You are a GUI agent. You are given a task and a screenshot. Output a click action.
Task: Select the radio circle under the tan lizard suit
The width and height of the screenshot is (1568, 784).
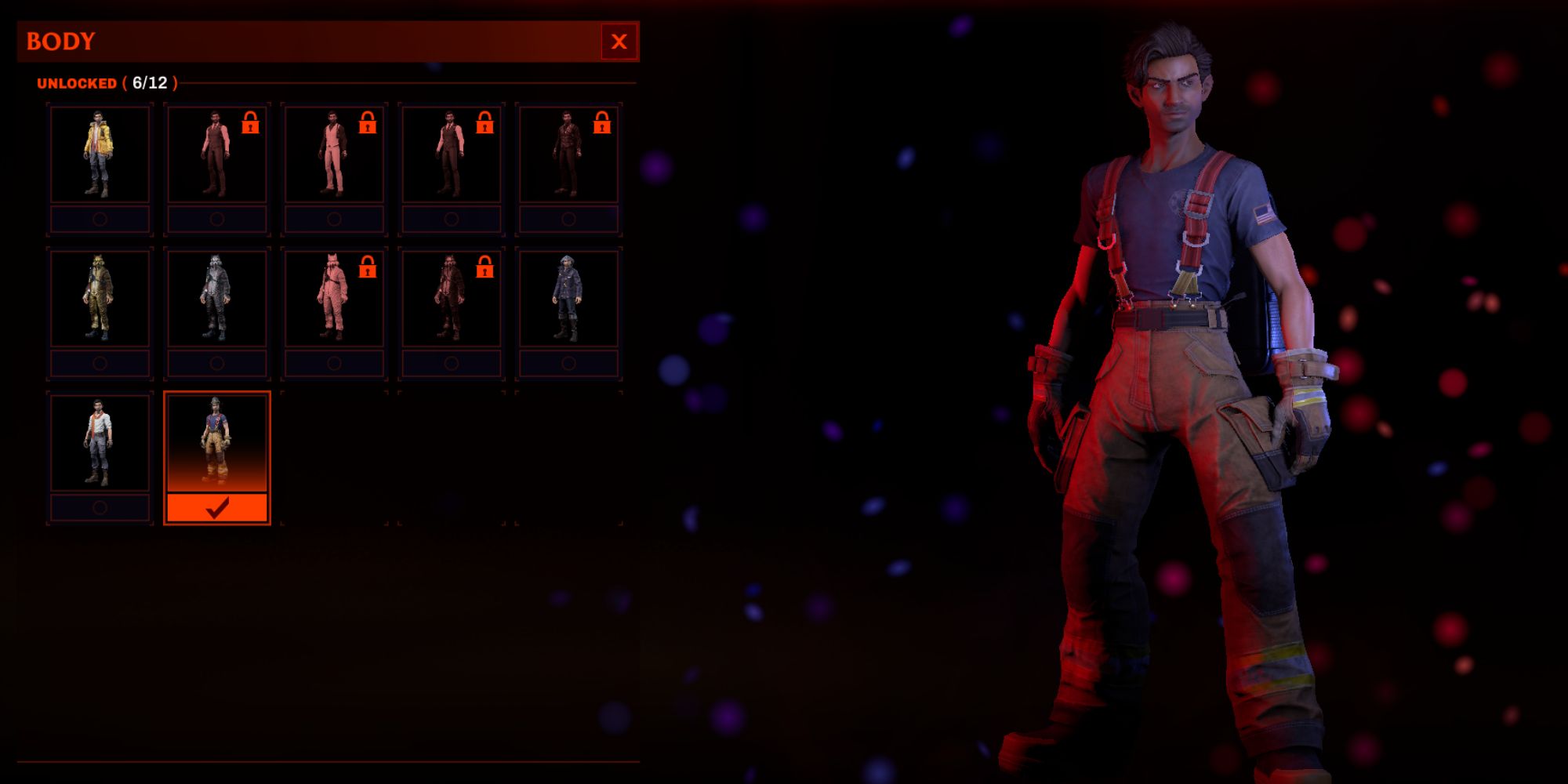99,363
